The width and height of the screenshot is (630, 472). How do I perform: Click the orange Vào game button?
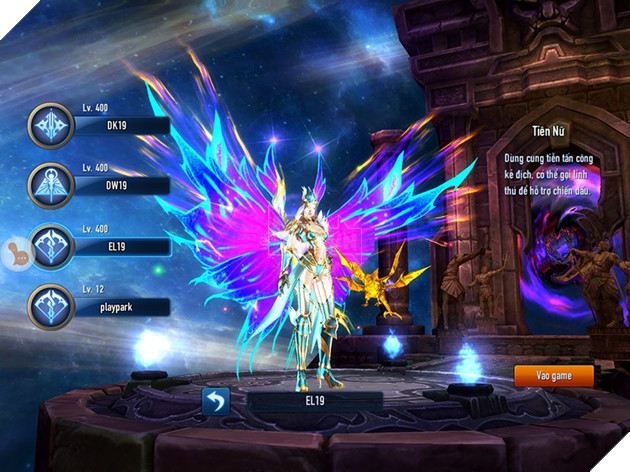click(x=554, y=375)
